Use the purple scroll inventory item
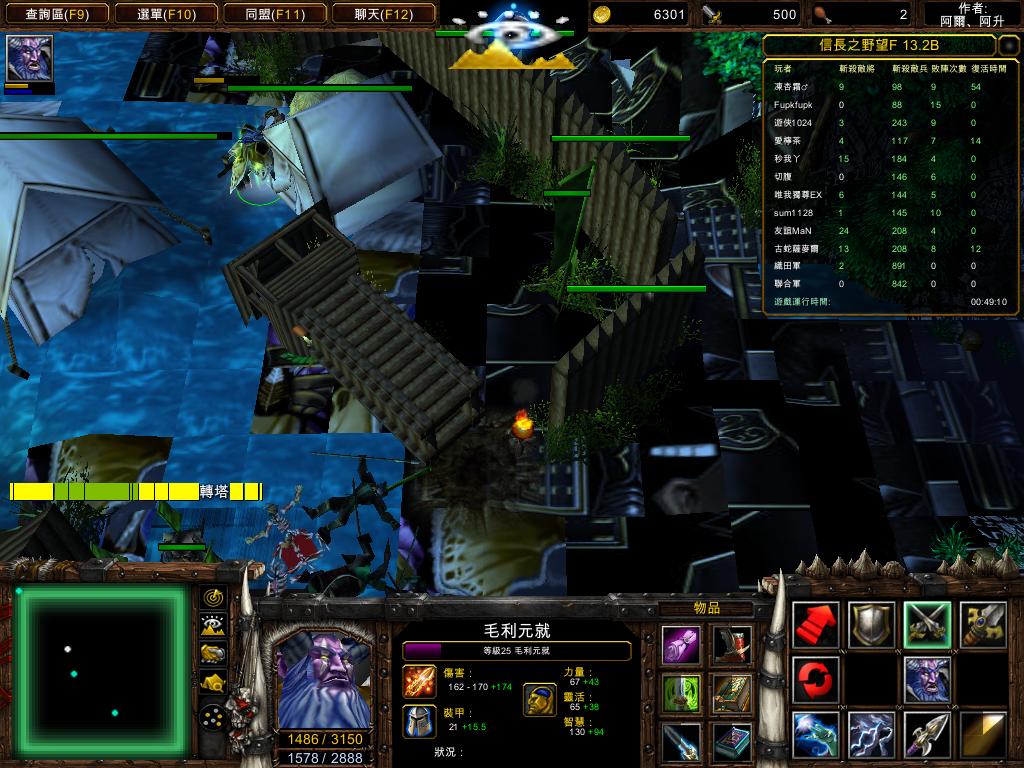Image resolution: width=1024 pixels, height=768 pixels. (x=681, y=645)
